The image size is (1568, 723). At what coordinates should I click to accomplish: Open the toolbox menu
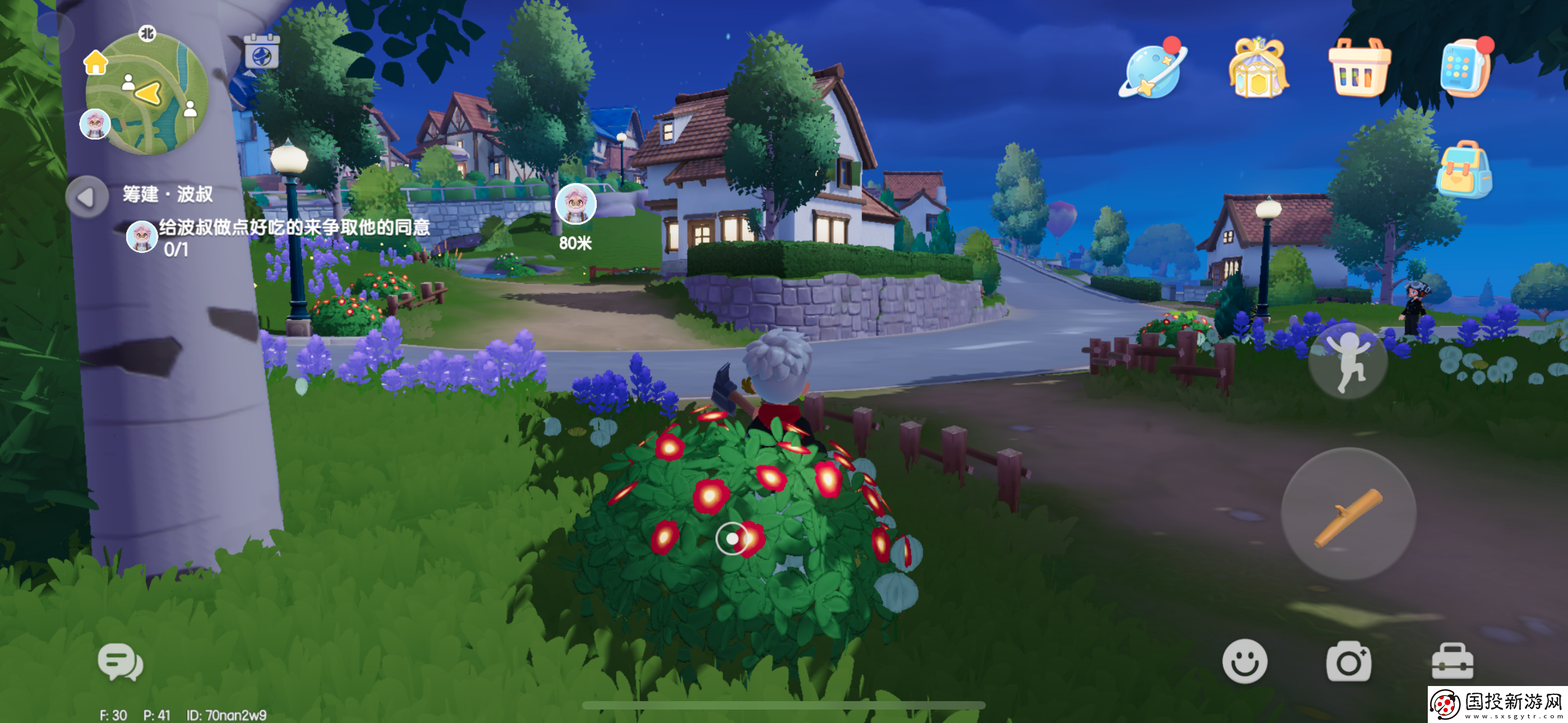[1452, 661]
